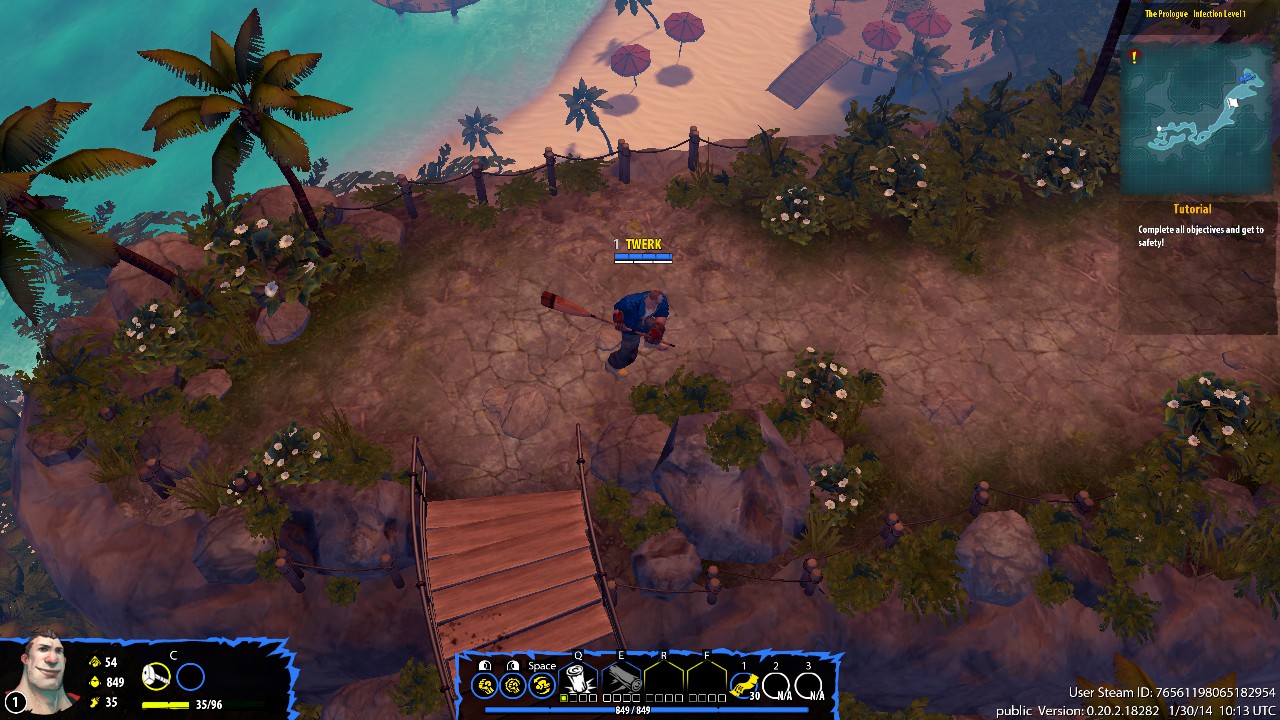The width and height of the screenshot is (1280, 720).
Task: Activate the spiked fist heavy attack icon
Action: (513, 685)
